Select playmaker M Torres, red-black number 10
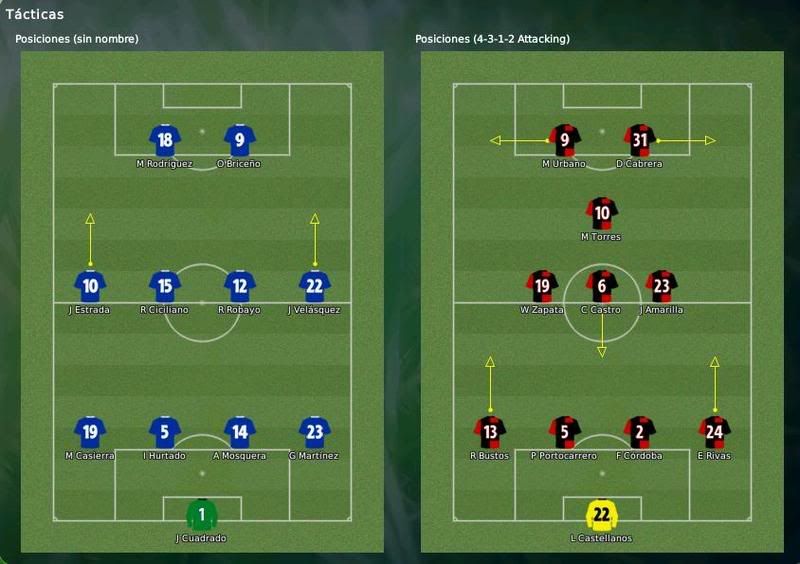Screen dimensions: 800x564 (x=602, y=213)
